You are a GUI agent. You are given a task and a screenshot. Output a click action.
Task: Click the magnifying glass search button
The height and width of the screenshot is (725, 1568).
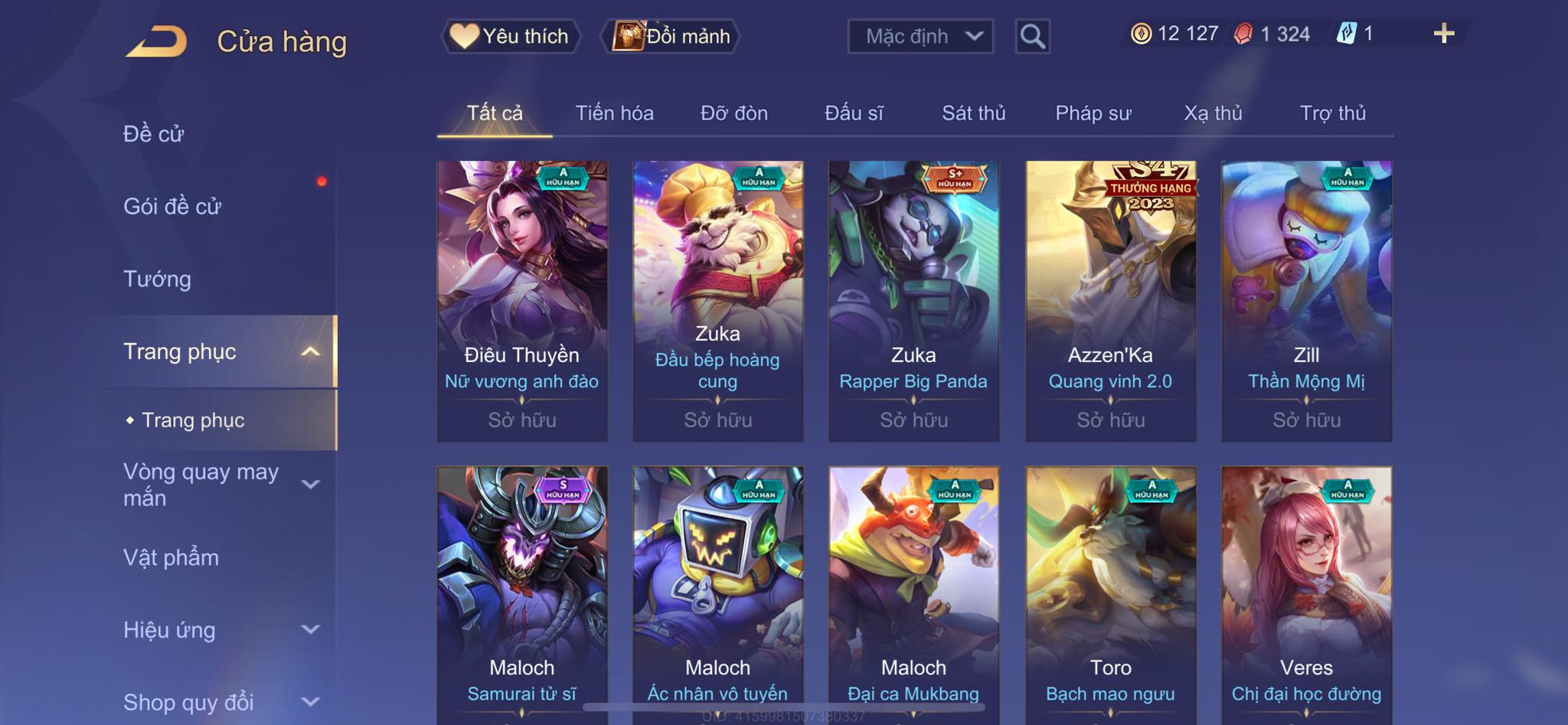click(1032, 36)
